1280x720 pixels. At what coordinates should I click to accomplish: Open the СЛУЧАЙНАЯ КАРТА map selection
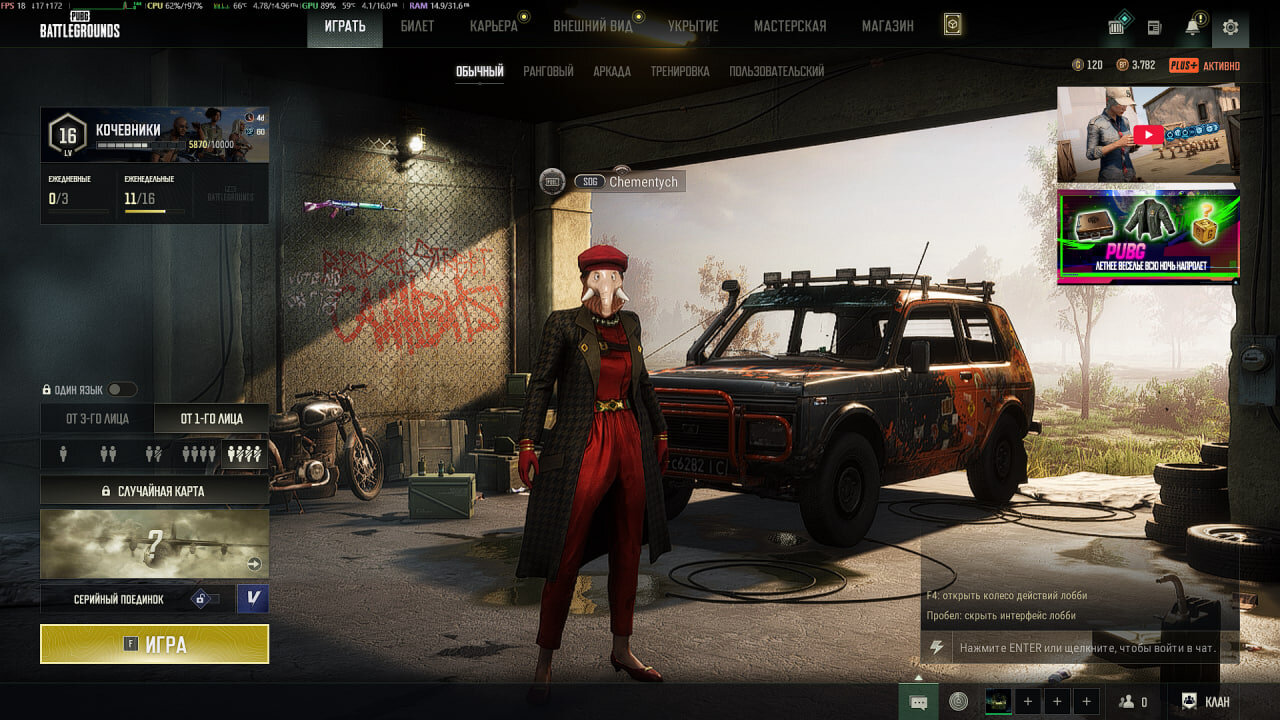tap(154, 491)
